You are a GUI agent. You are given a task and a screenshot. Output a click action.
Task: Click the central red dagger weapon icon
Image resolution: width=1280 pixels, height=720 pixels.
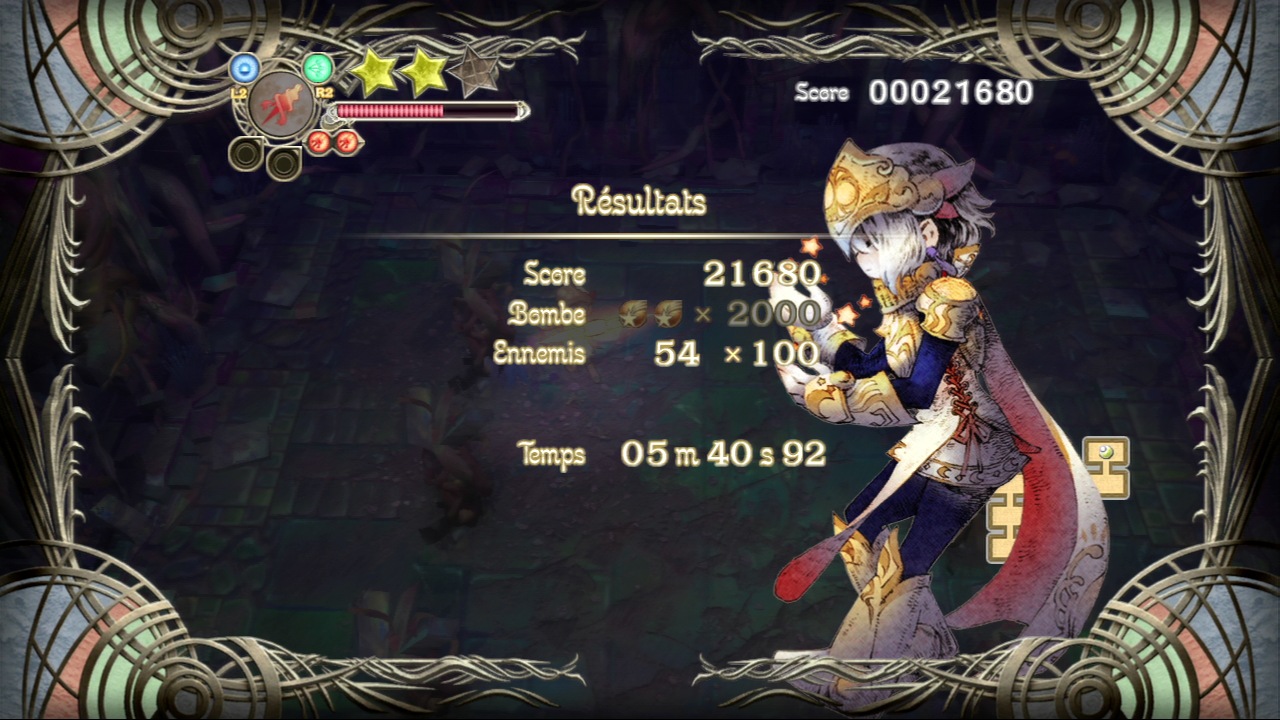pyautogui.click(x=279, y=103)
